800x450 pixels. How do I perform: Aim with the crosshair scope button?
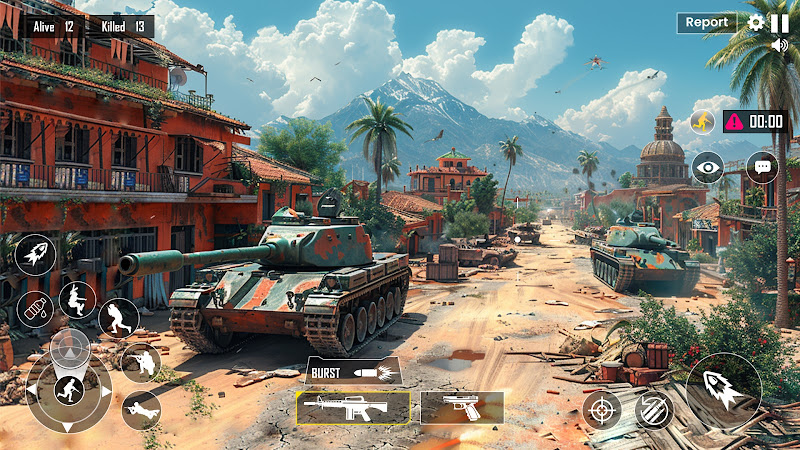tap(601, 409)
